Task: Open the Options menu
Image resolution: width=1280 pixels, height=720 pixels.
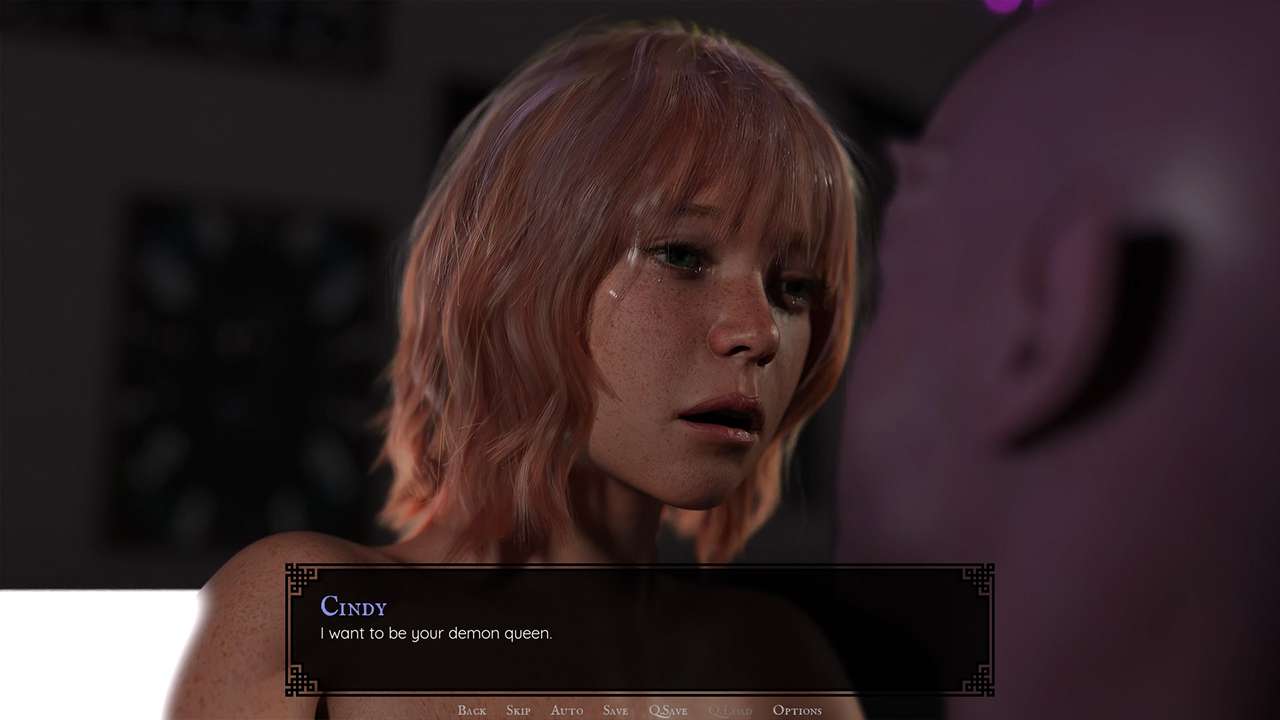Action: coord(797,710)
